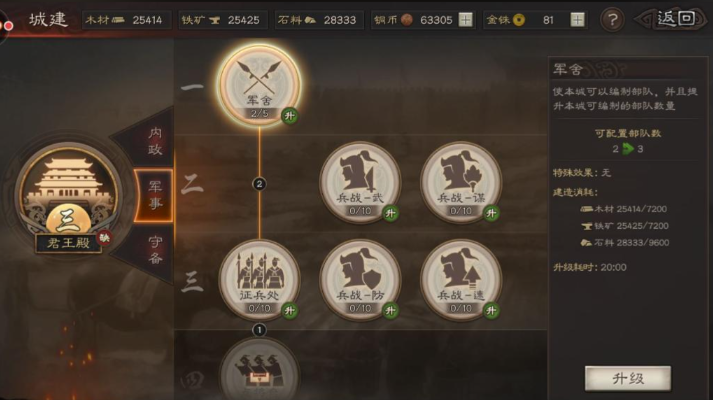
Task: Add copper coins with the plus button
Action: (465, 19)
